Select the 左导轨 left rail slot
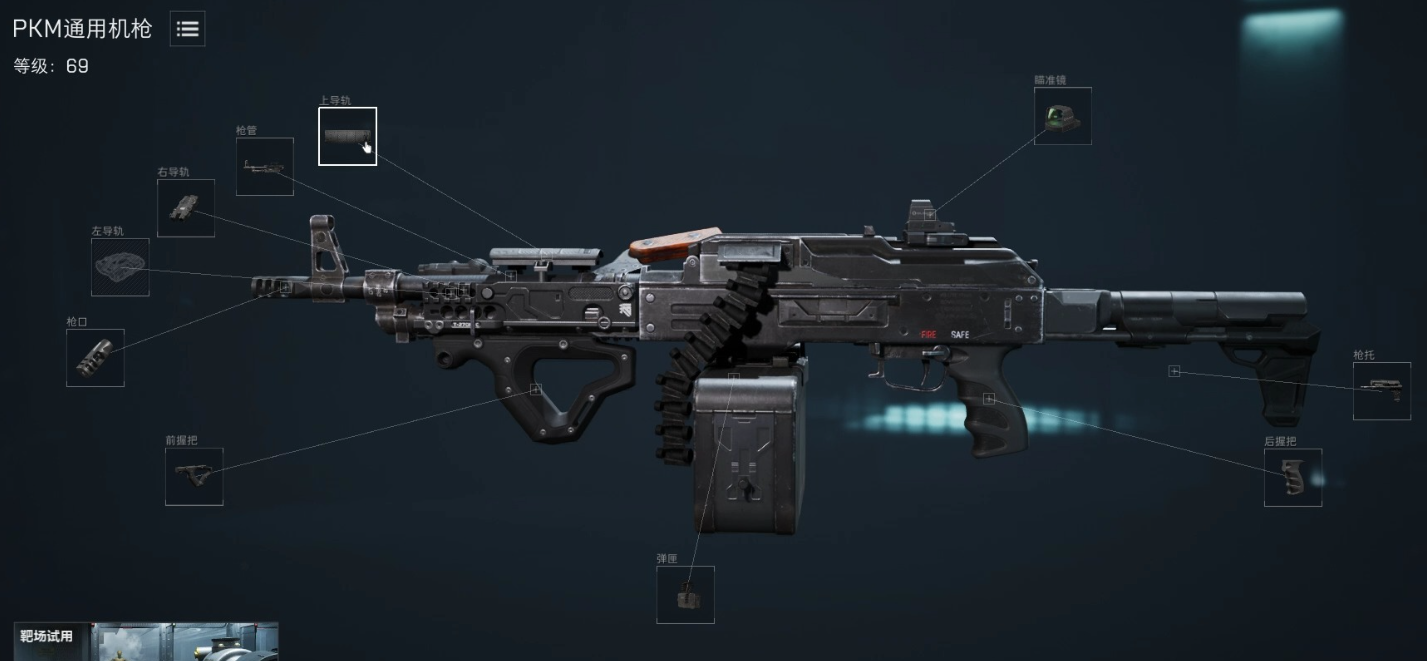This screenshot has height=661, width=1427. click(x=120, y=267)
